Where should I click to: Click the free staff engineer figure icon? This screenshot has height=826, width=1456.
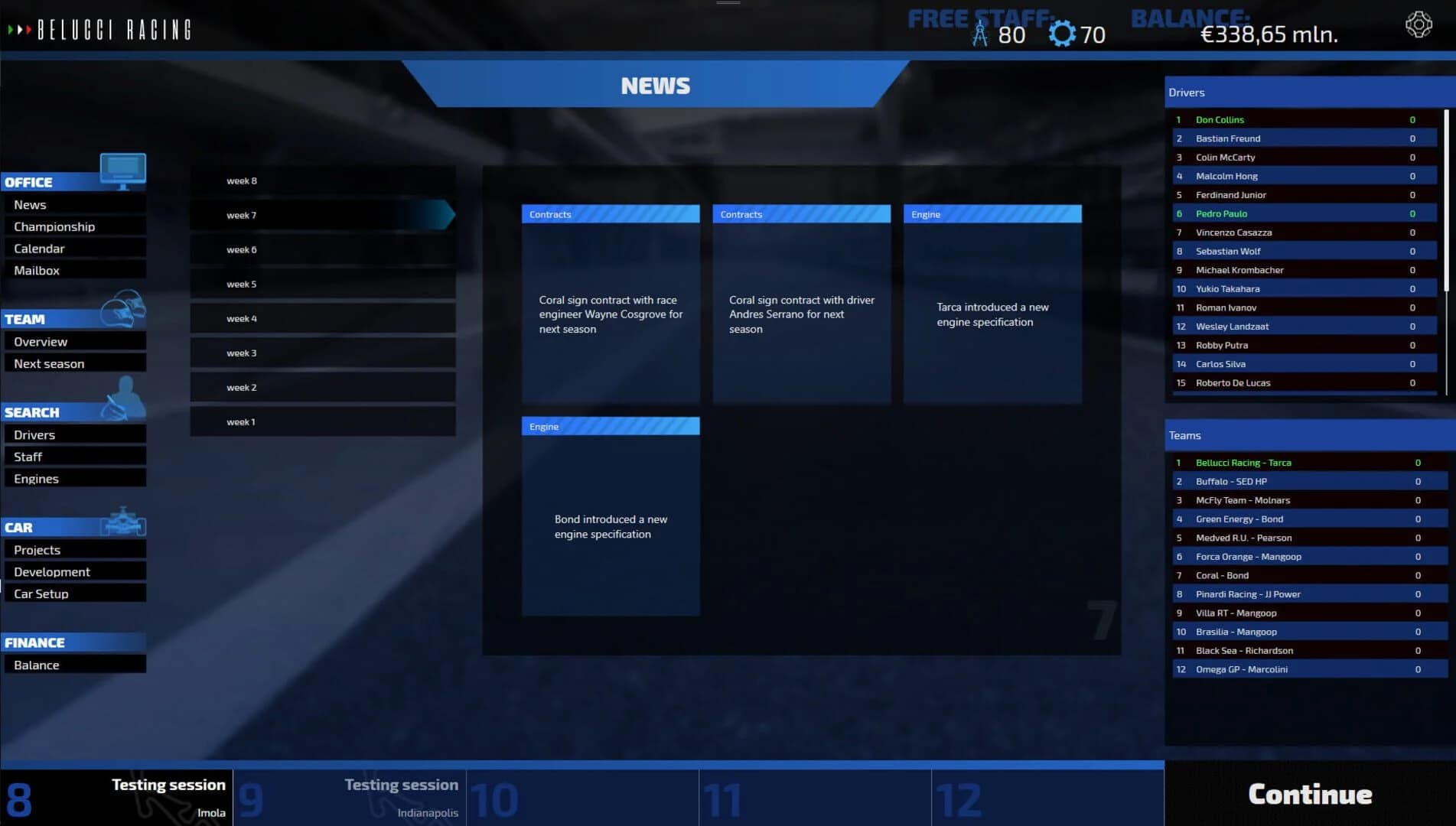982,33
